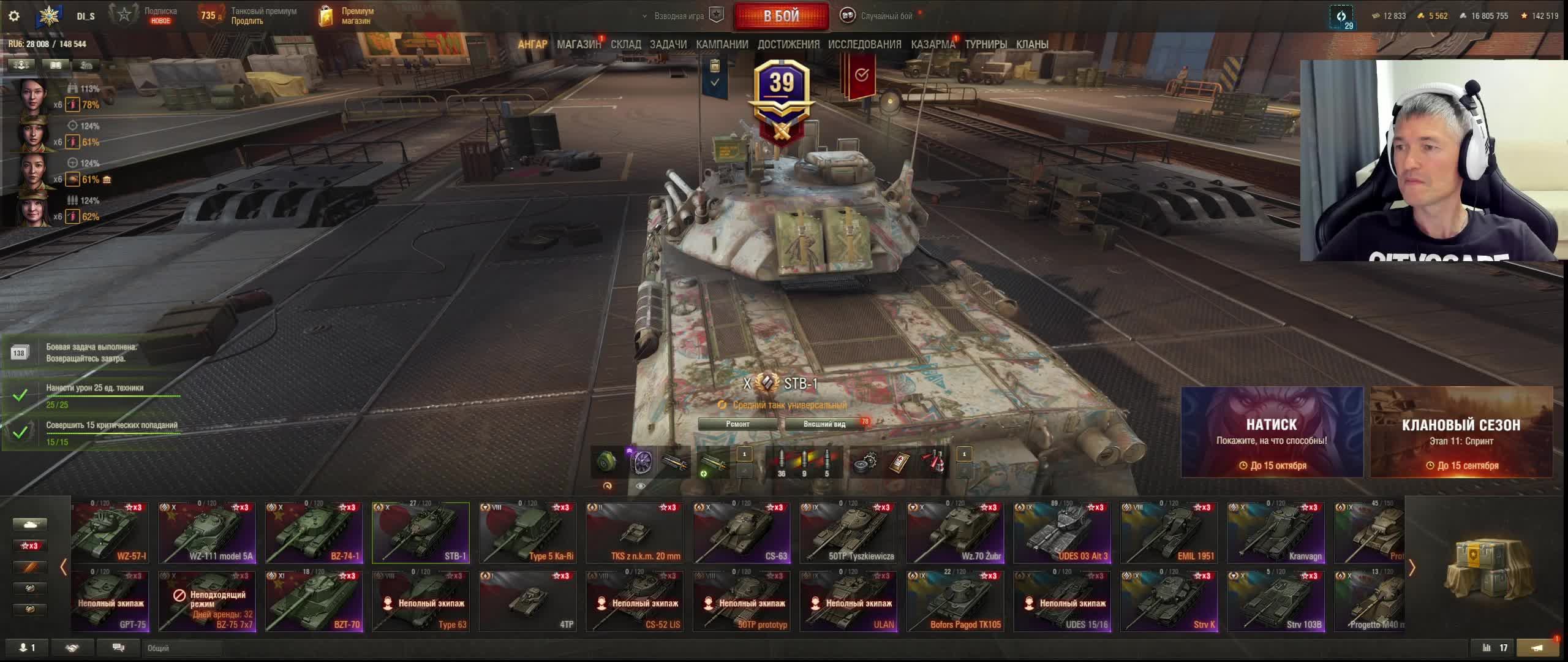Open Премиум магазин
1568x662 pixels.
tap(347, 16)
